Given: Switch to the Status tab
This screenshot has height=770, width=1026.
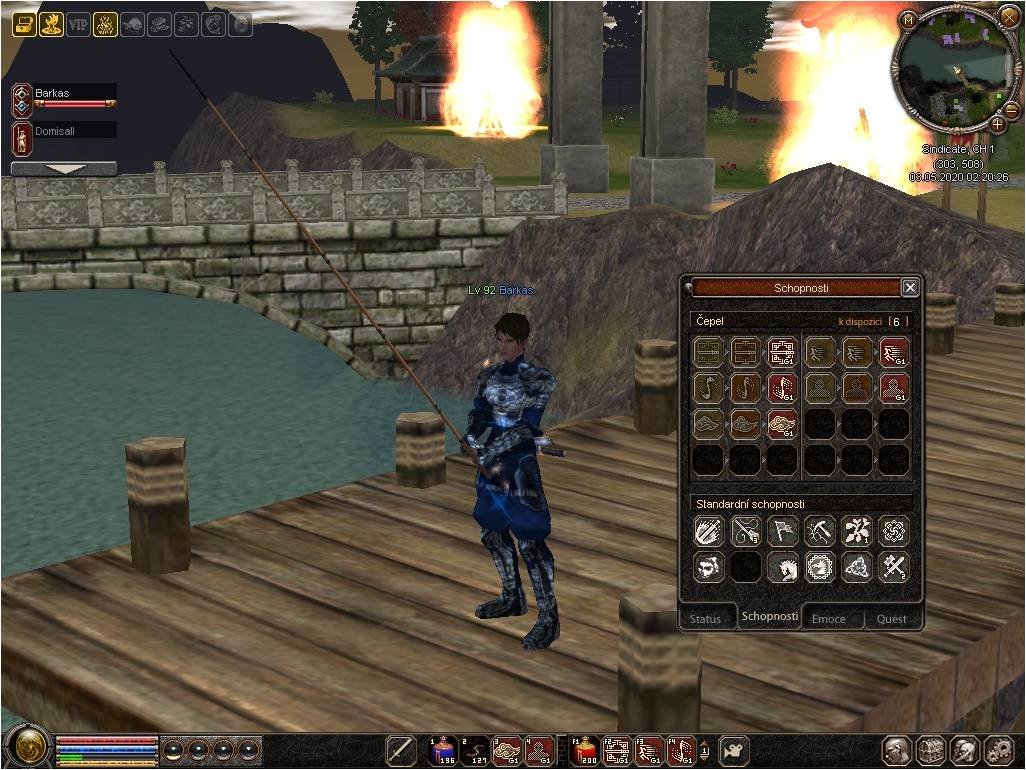Looking at the screenshot, I should (705, 618).
